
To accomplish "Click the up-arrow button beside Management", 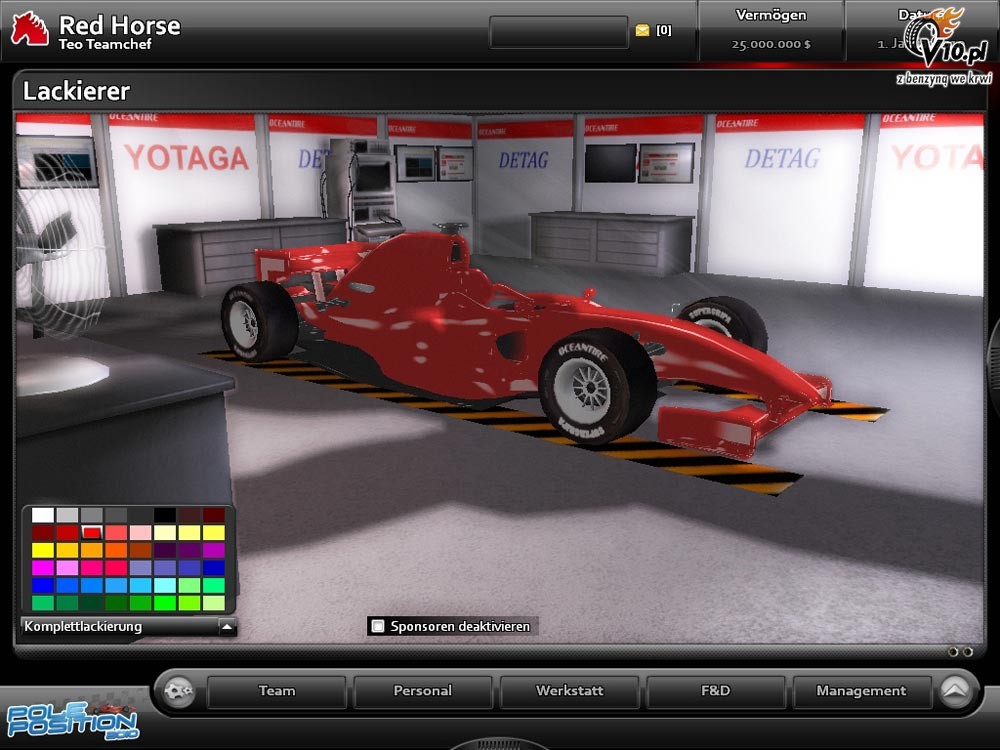I will pos(956,691).
